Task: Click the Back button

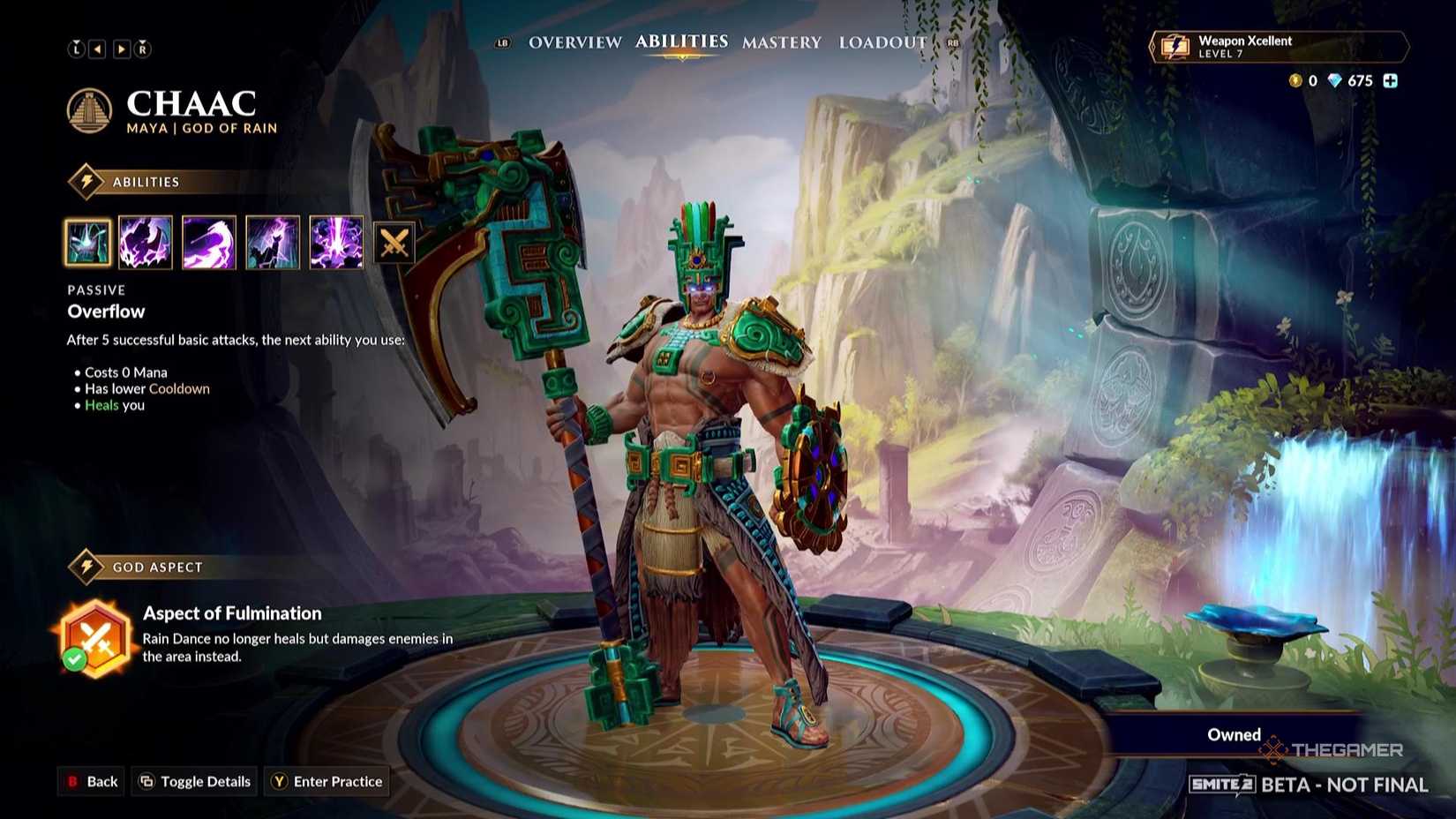Action: click(x=91, y=781)
